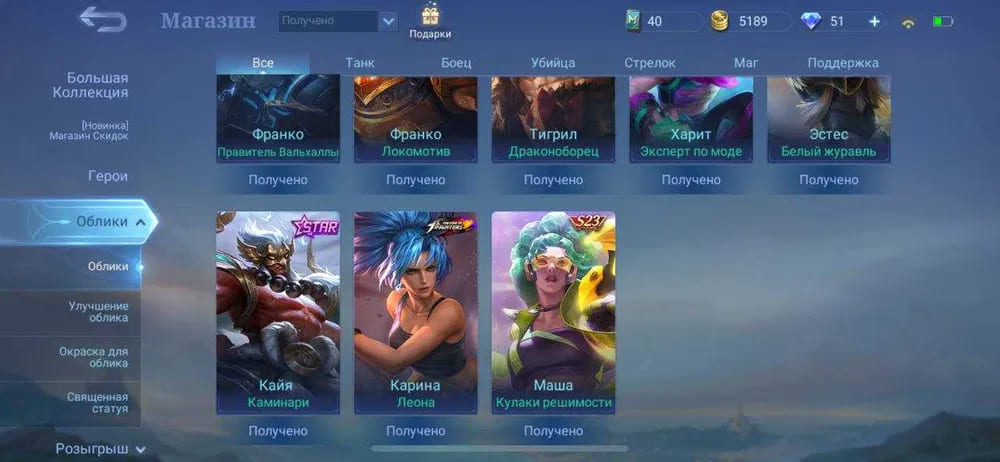Viewport: 1000px width, 462px height.
Task: Select the Стрелок tab
Action: (x=650, y=63)
